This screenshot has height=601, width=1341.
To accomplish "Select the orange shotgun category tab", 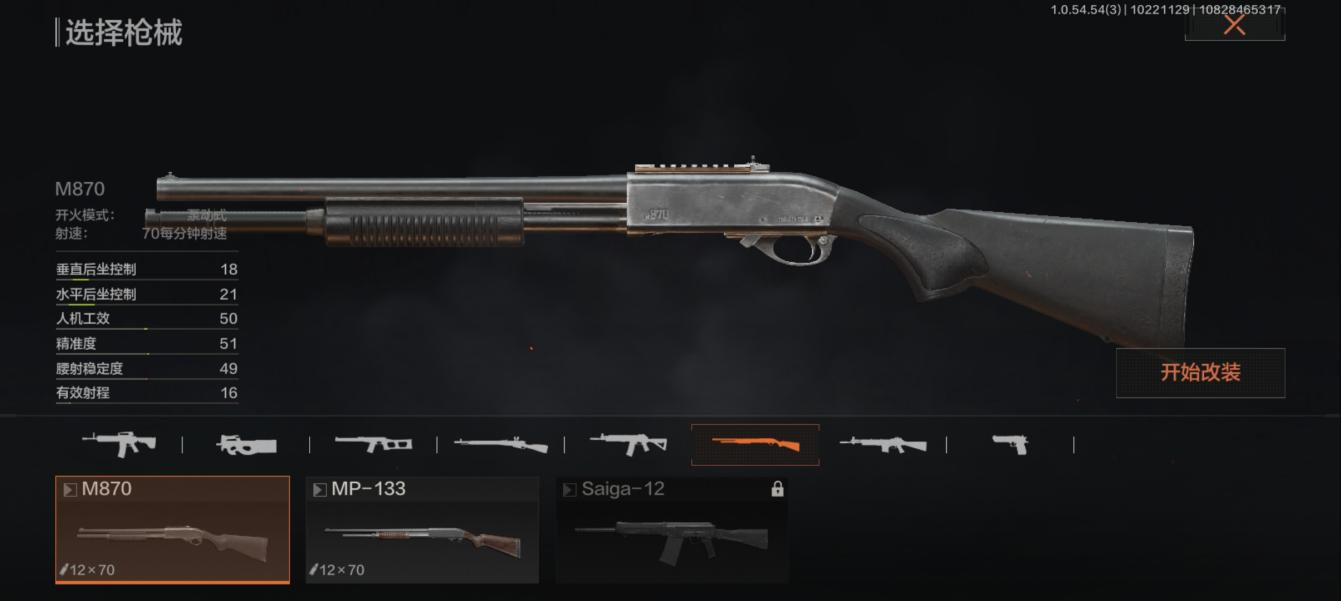I will 755,444.
